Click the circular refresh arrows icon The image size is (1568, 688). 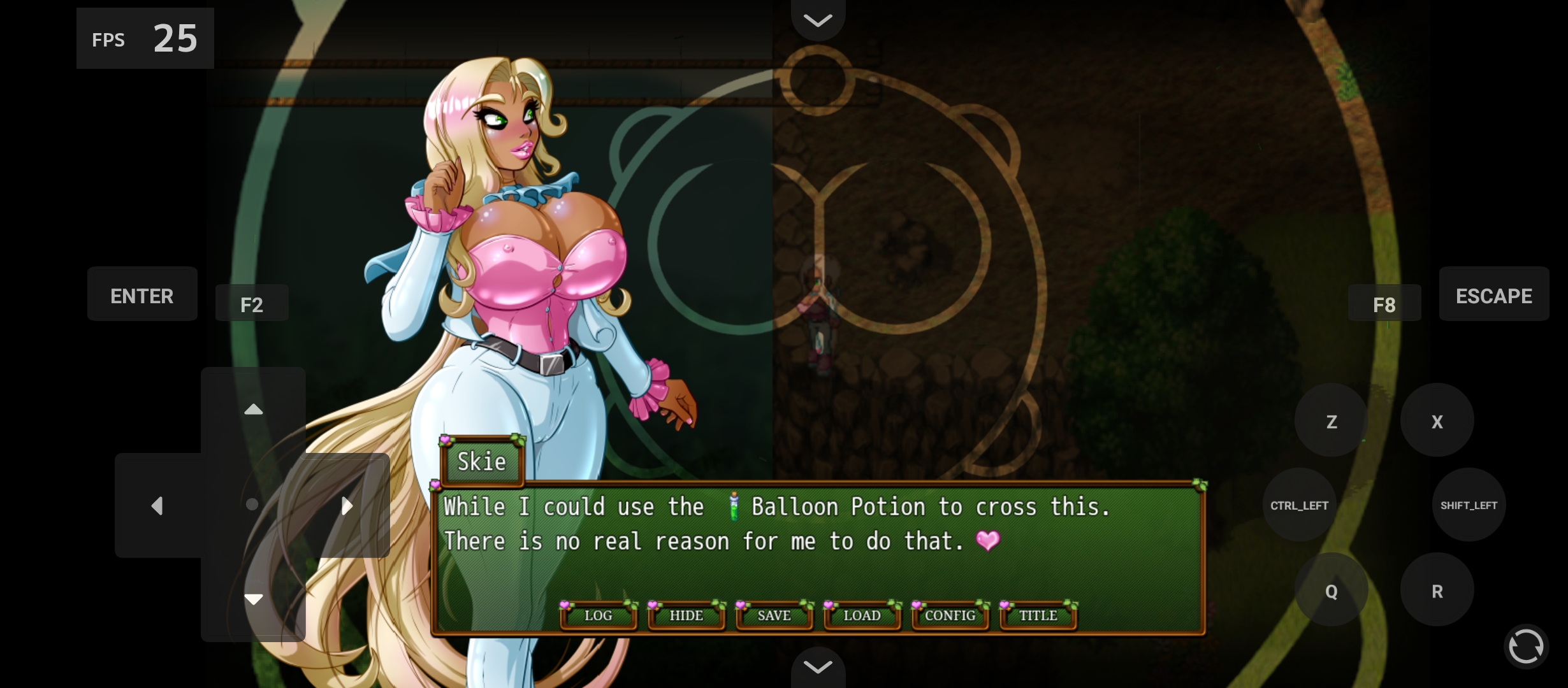1526,646
